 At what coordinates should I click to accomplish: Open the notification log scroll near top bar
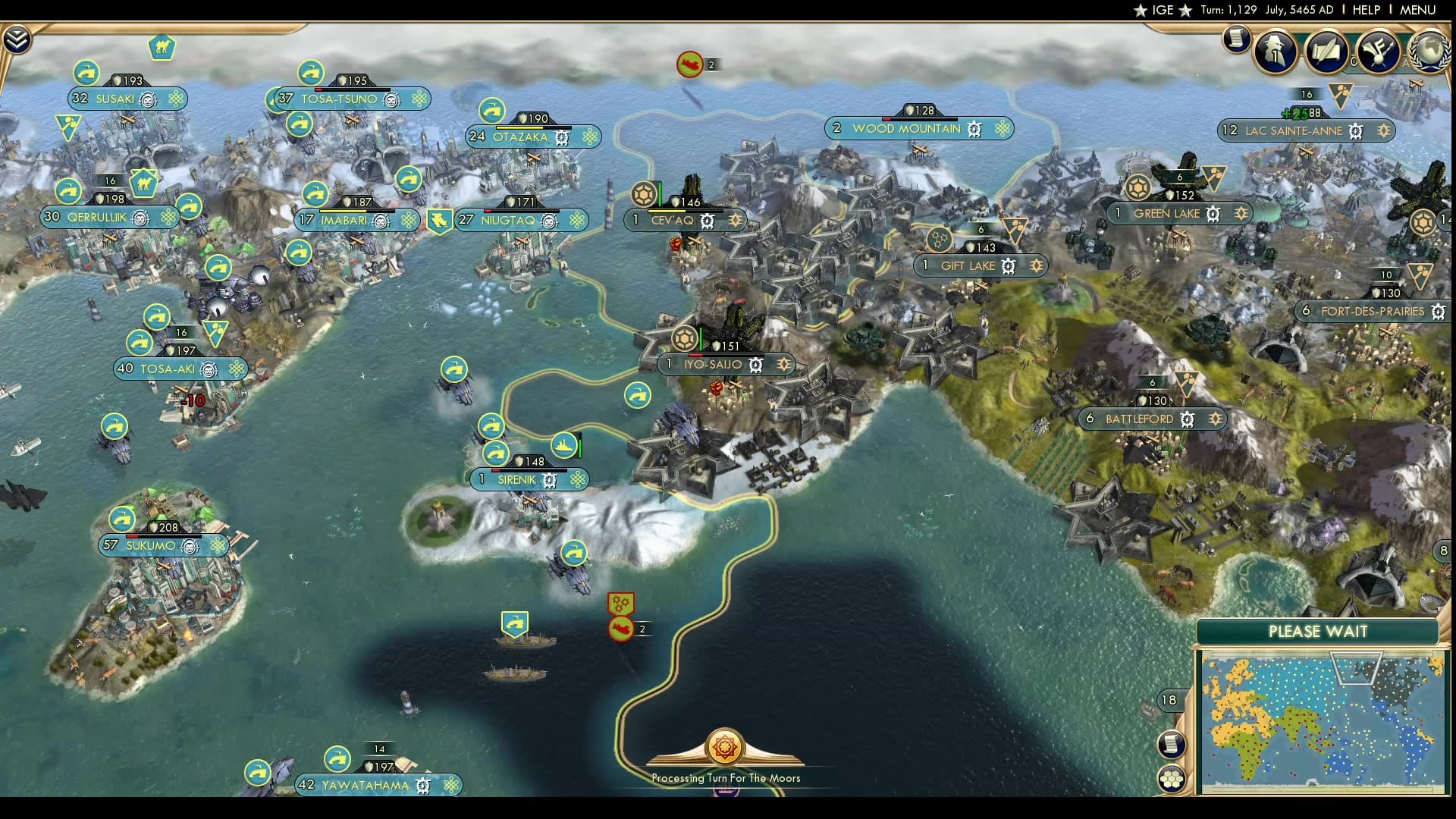pyautogui.click(x=1236, y=39)
